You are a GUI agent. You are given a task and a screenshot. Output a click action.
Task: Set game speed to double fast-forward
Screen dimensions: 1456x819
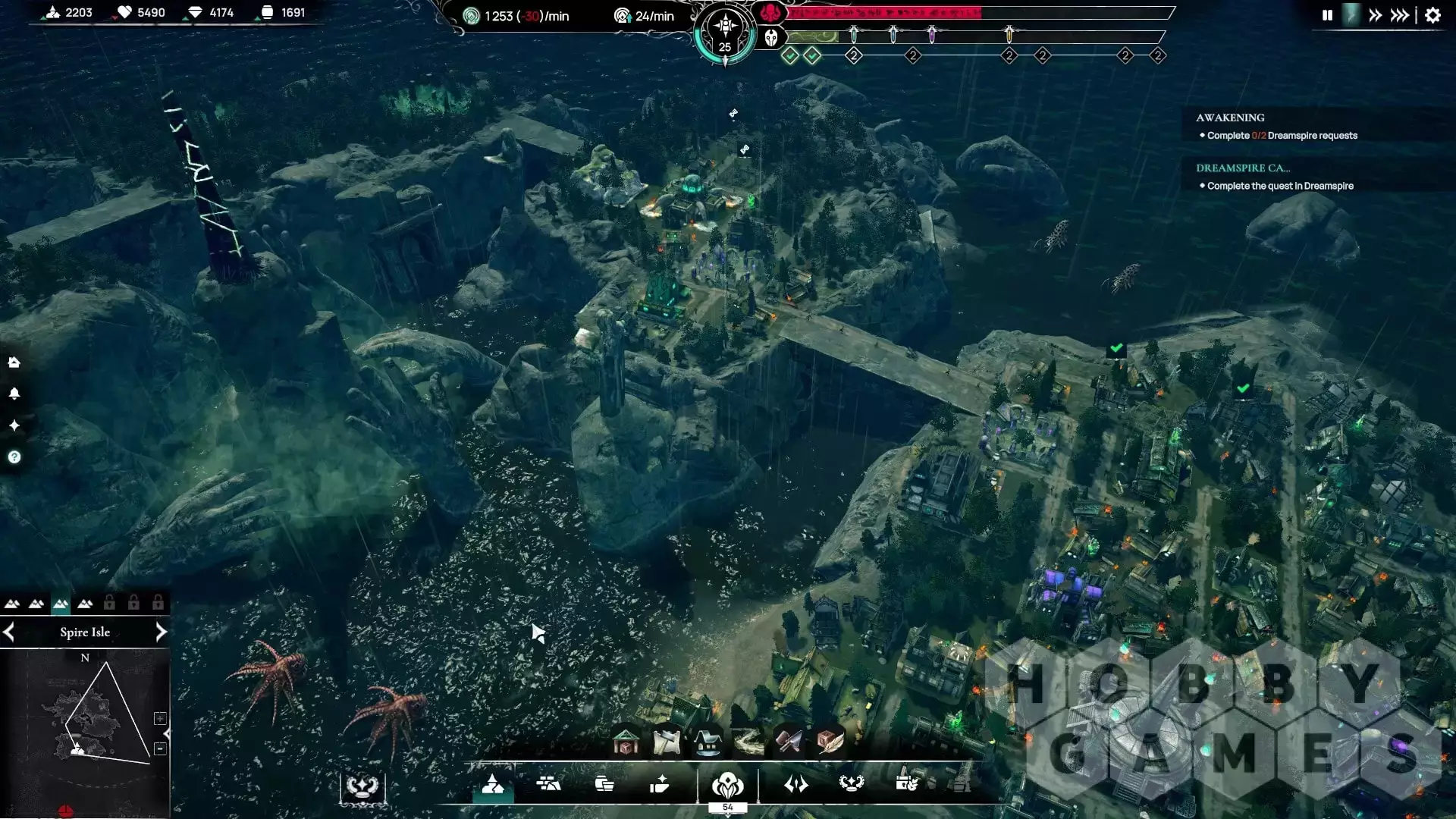(x=1375, y=15)
